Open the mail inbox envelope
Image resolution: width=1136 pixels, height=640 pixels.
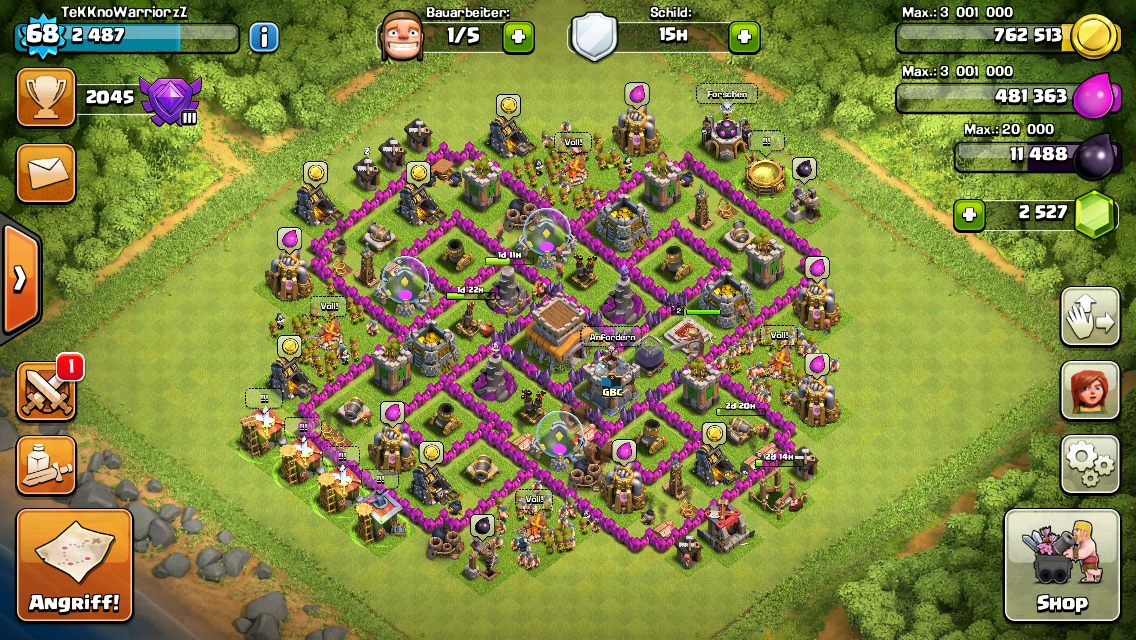(x=46, y=172)
